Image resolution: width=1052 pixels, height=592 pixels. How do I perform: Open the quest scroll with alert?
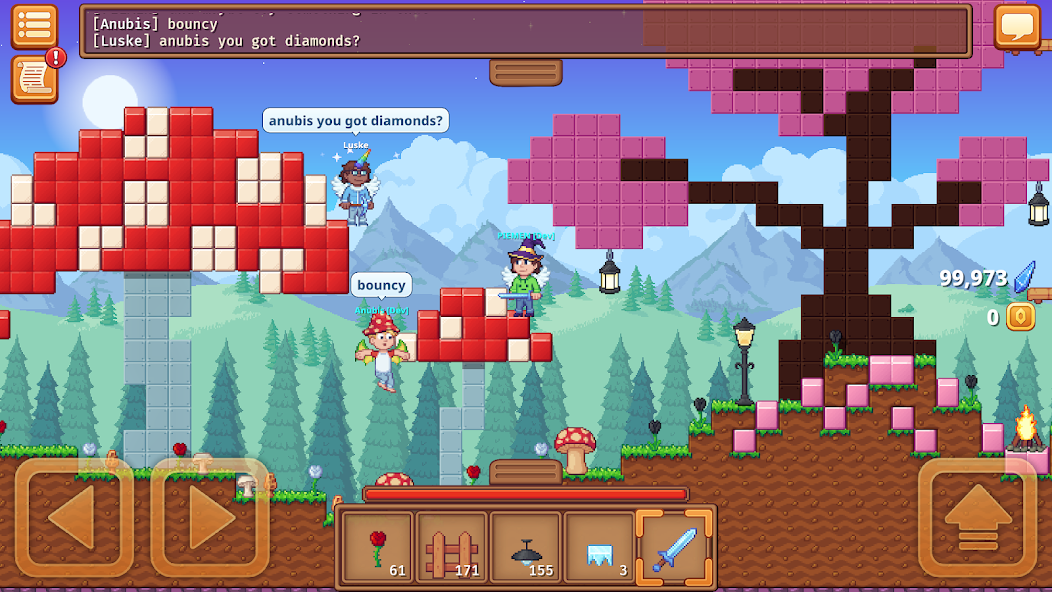click(34, 79)
